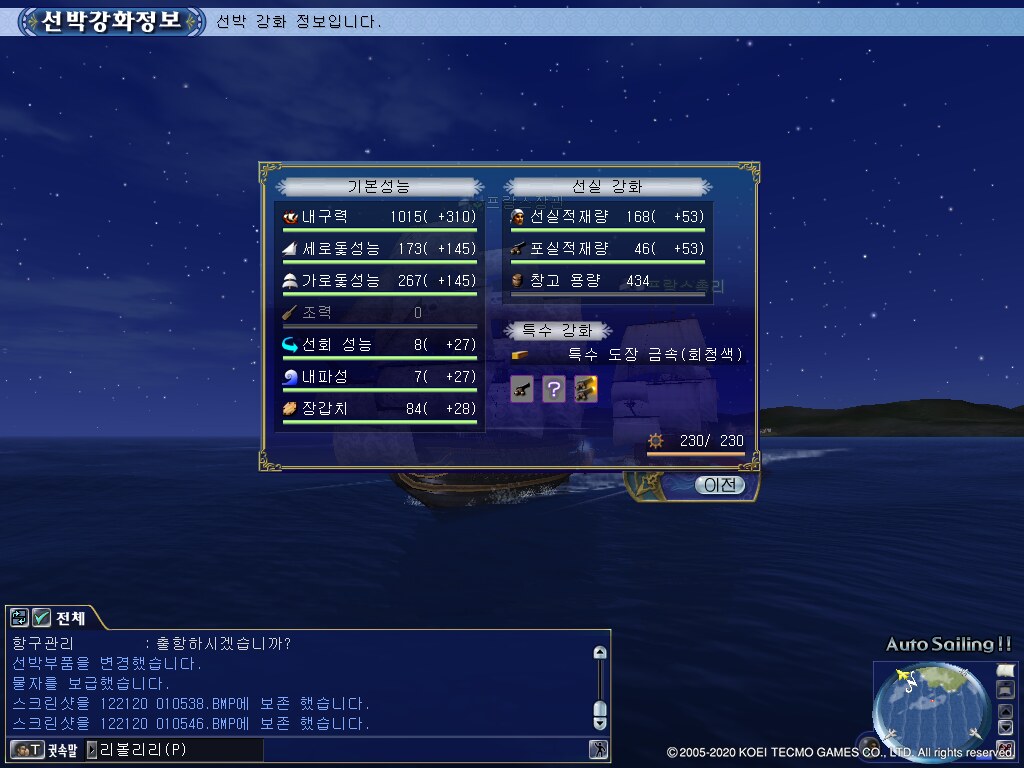Open the 전체 chat tab
The width and height of the screenshot is (1024, 768).
tap(71, 618)
